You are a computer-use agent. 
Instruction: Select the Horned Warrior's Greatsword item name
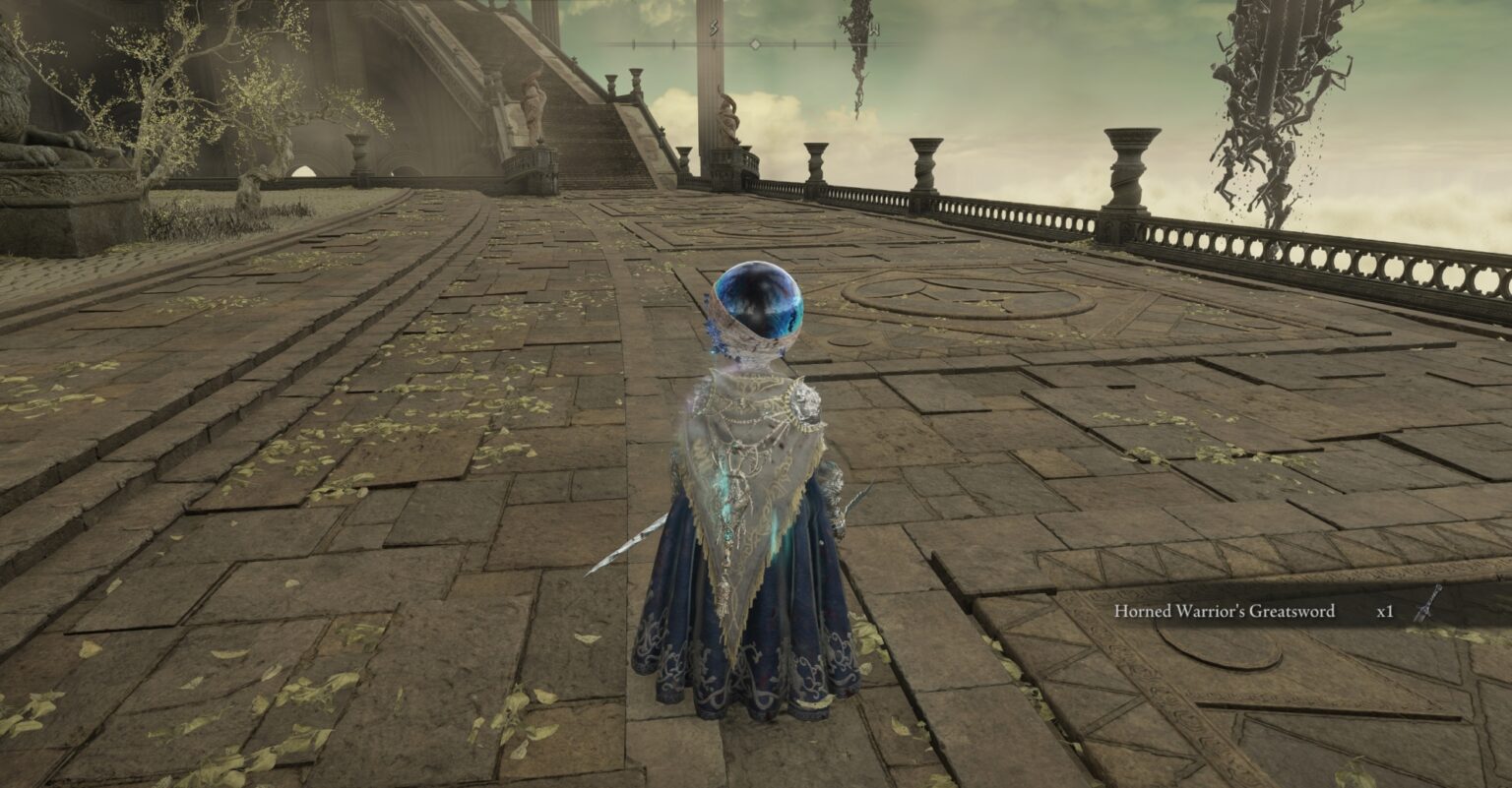[x=1227, y=610]
